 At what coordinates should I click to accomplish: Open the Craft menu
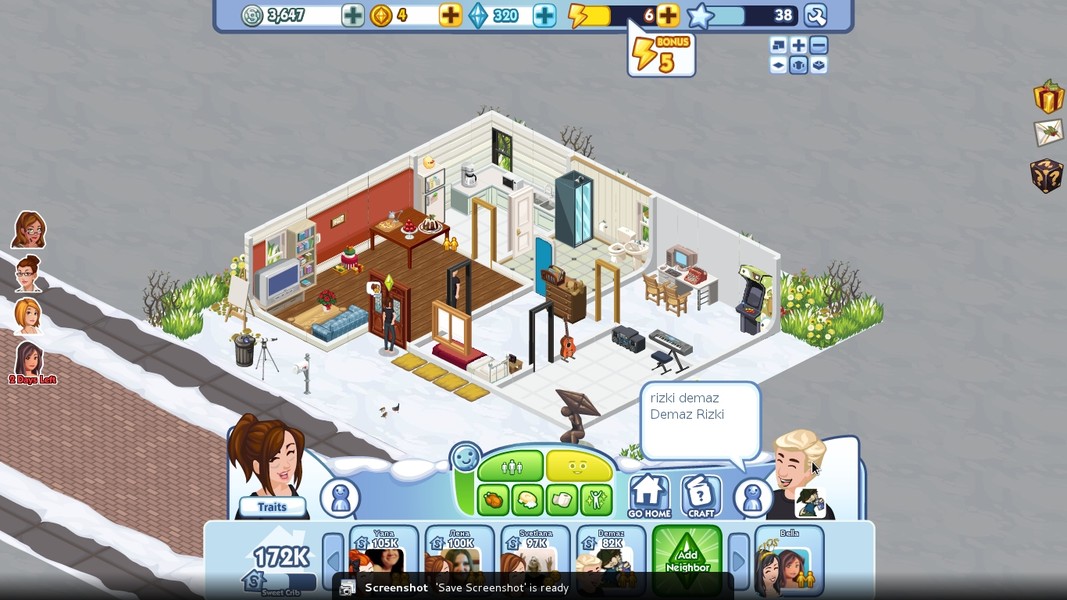tap(701, 496)
